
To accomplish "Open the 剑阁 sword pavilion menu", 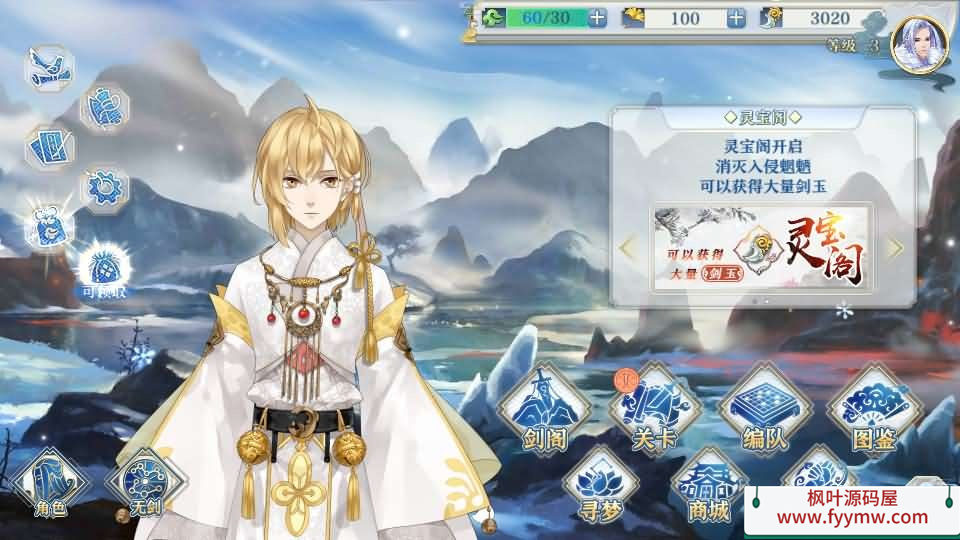I will click(x=543, y=411).
